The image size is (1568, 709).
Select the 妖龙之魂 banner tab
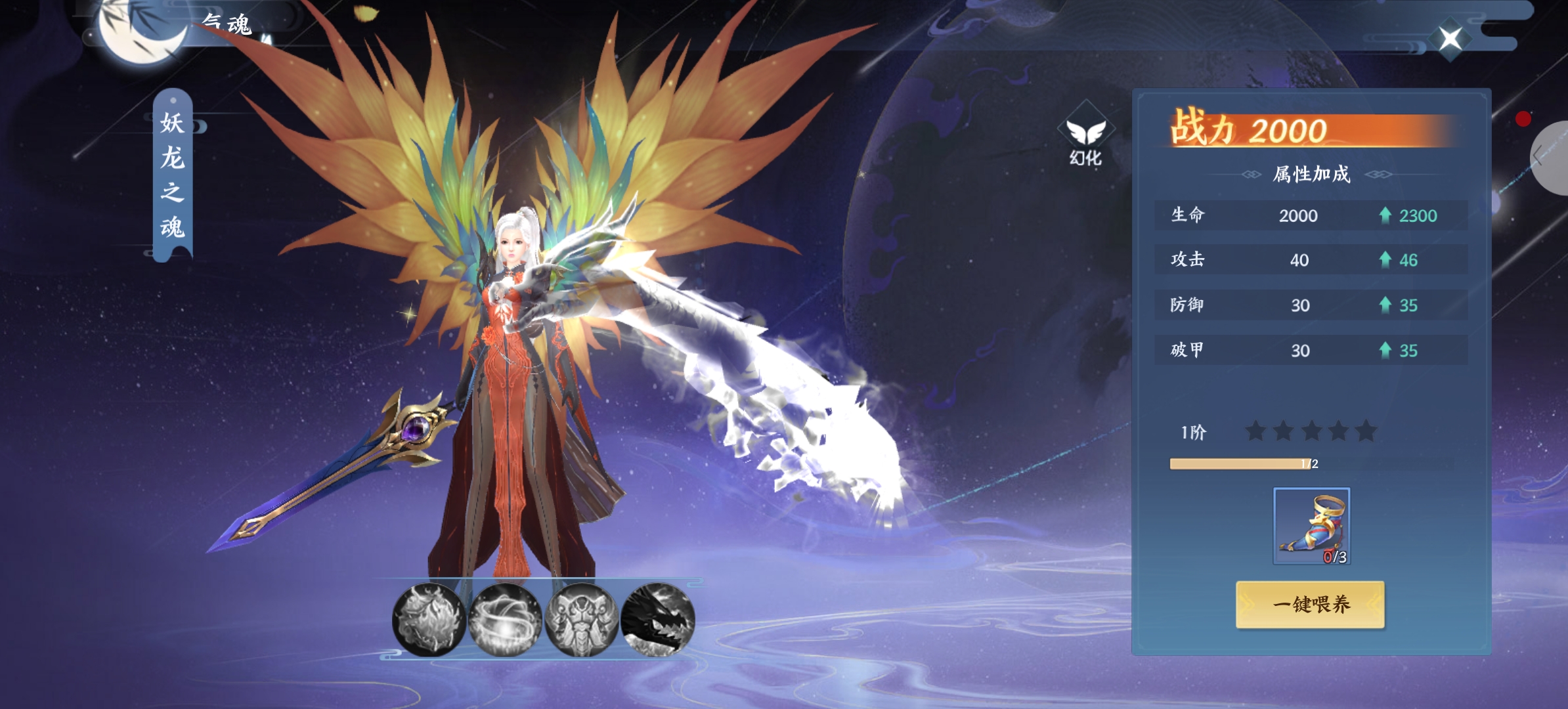173,175
